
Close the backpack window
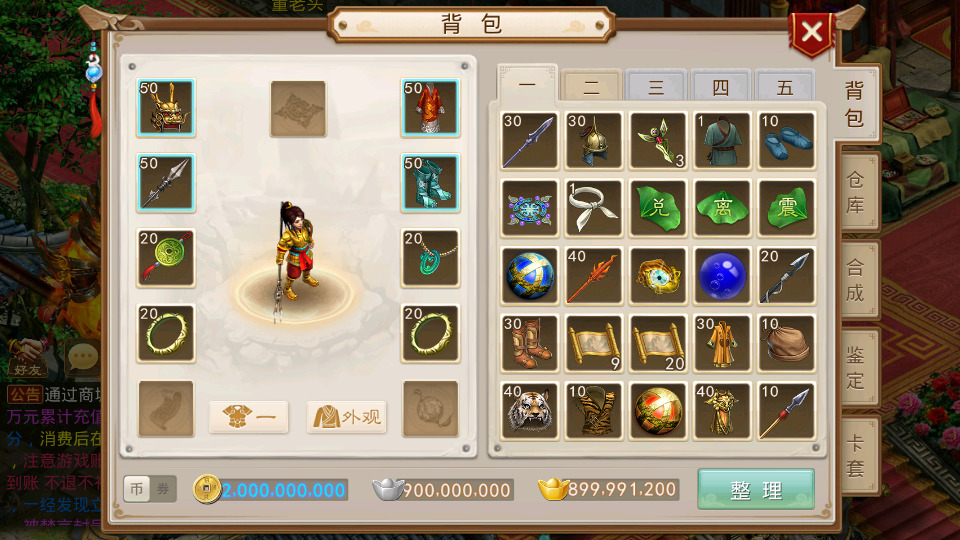[x=811, y=33]
